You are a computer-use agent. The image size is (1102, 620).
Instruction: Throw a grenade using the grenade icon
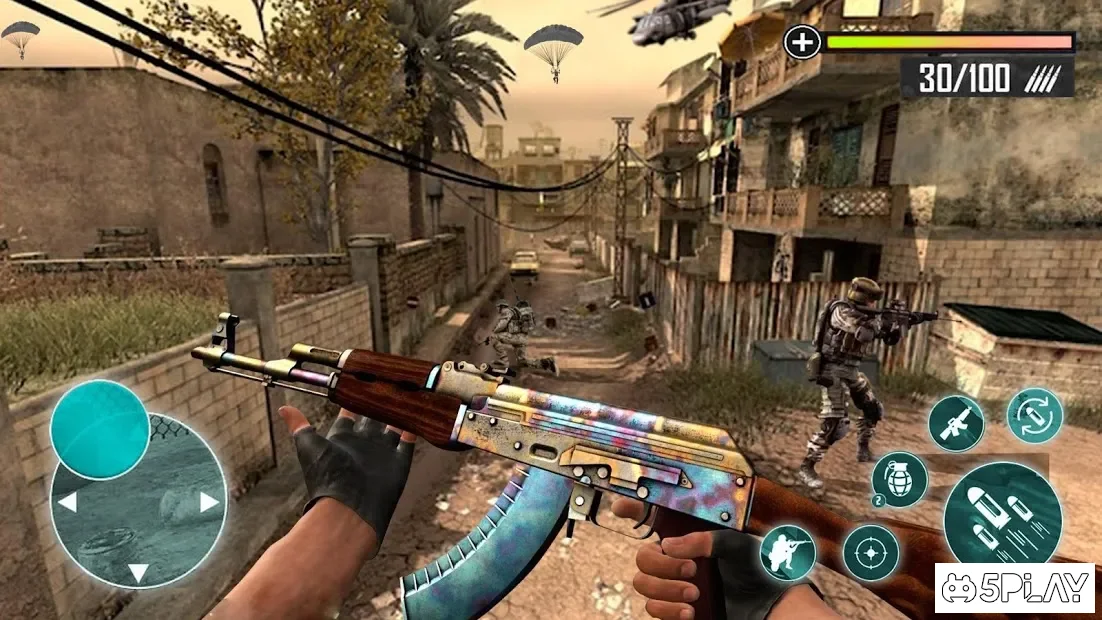899,480
